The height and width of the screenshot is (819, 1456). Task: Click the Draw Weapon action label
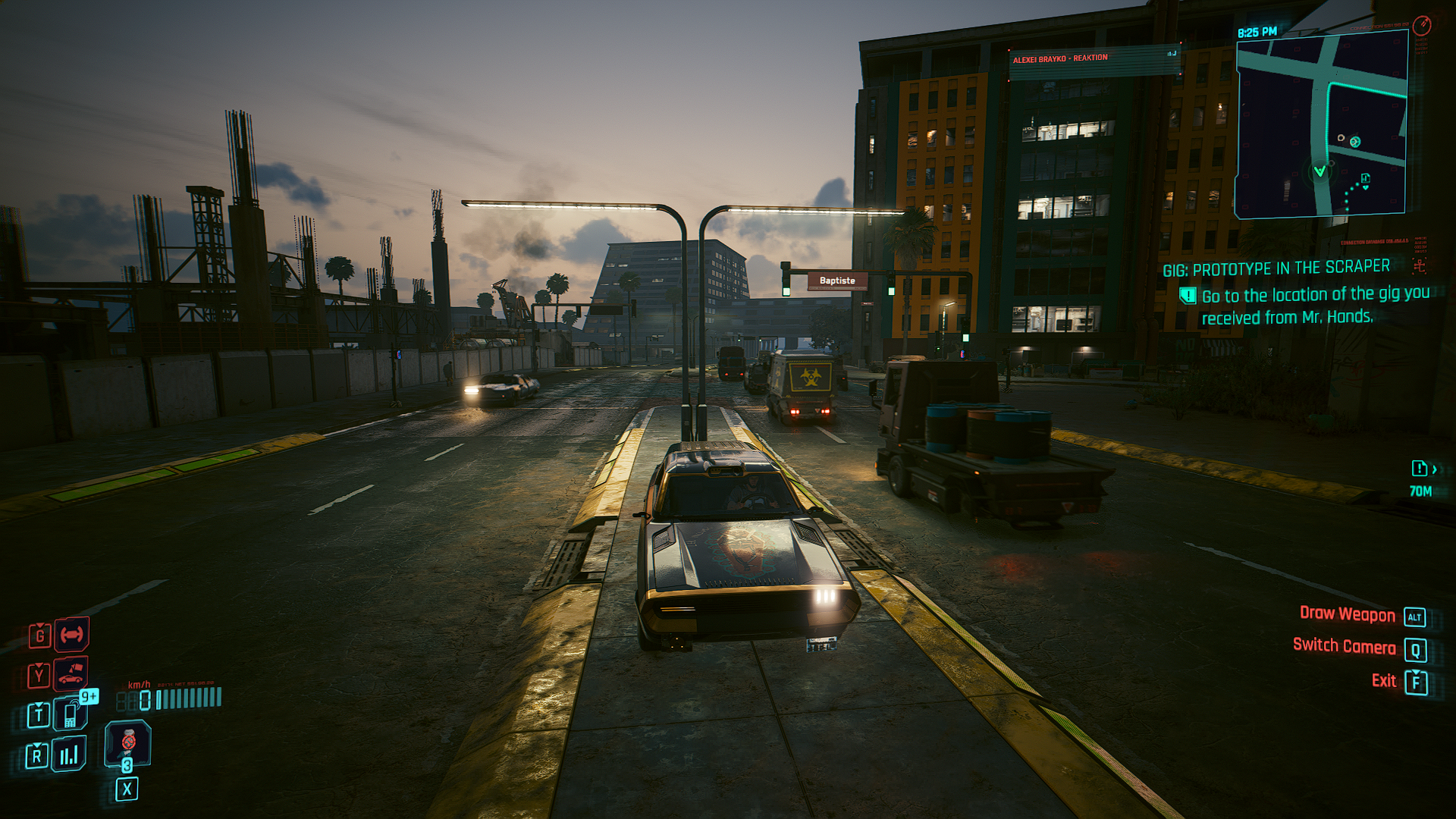point(1347,614)
